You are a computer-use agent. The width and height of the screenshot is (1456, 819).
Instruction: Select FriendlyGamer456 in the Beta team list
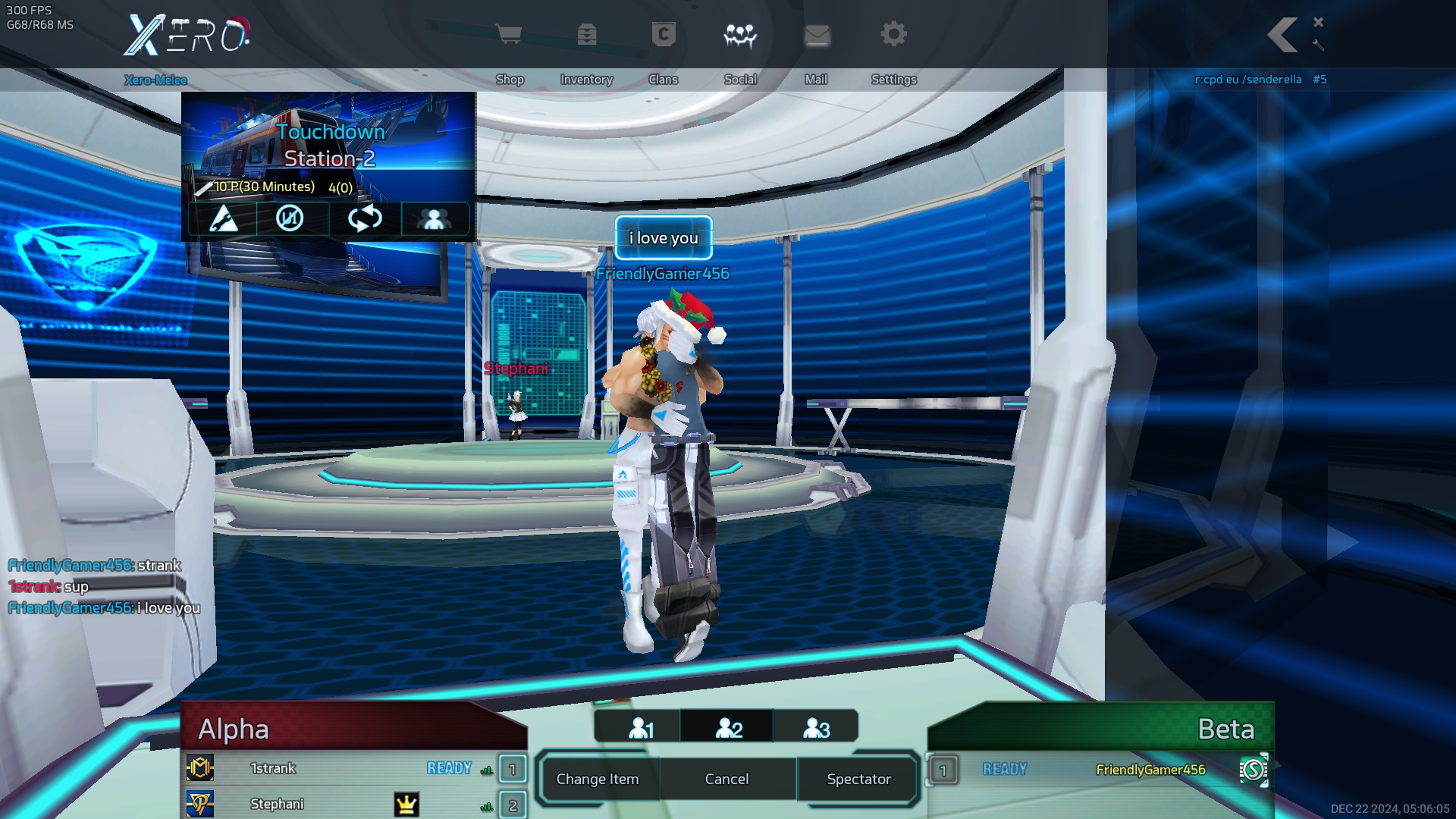[1150, 770]
